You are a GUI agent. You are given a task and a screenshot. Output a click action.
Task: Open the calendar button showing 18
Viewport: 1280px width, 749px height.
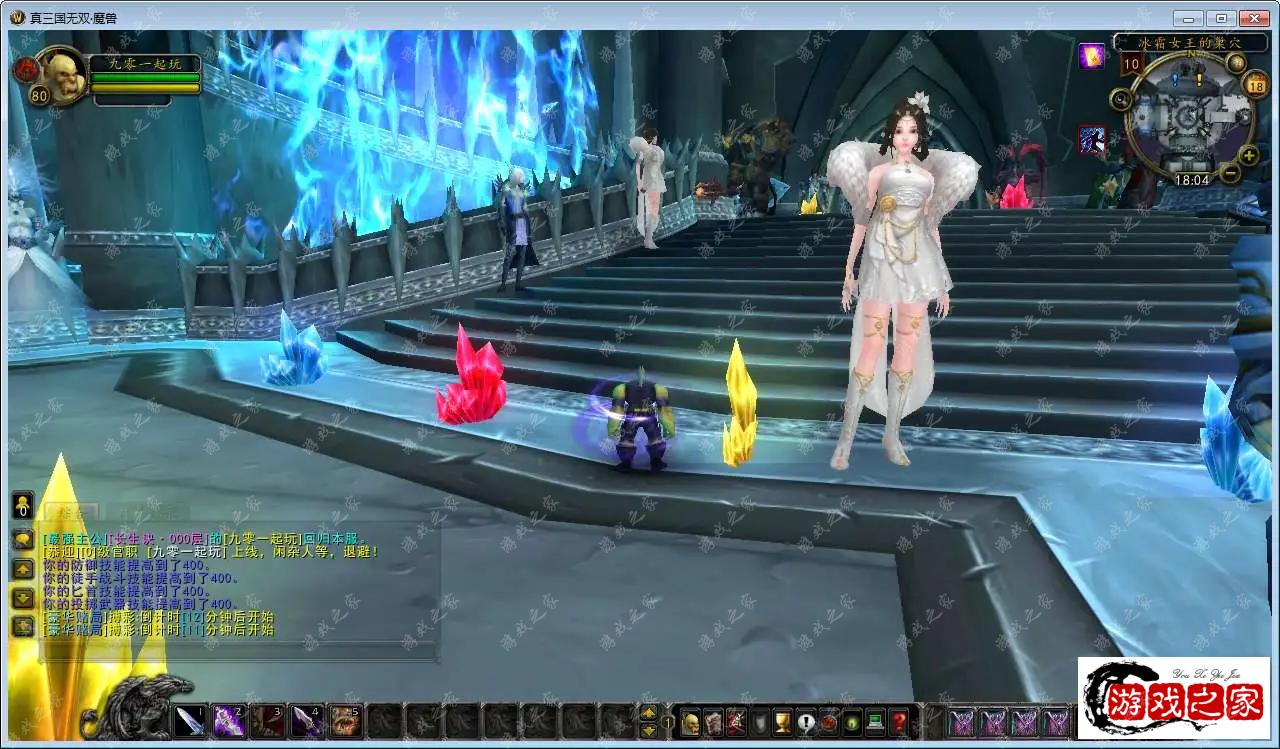click(x=1256, y=86)
